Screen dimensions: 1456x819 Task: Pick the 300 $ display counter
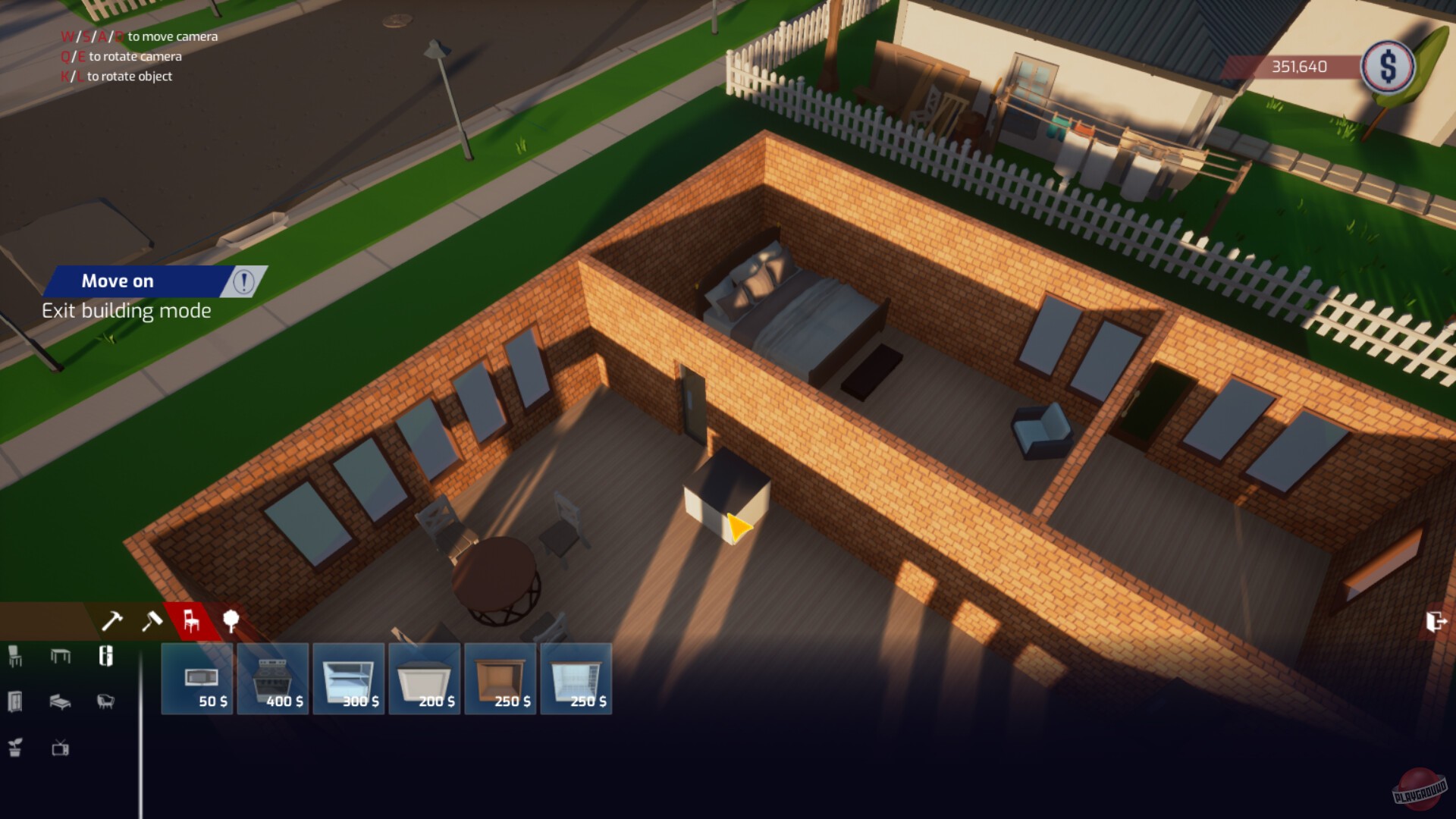click(x=349, y=679)
